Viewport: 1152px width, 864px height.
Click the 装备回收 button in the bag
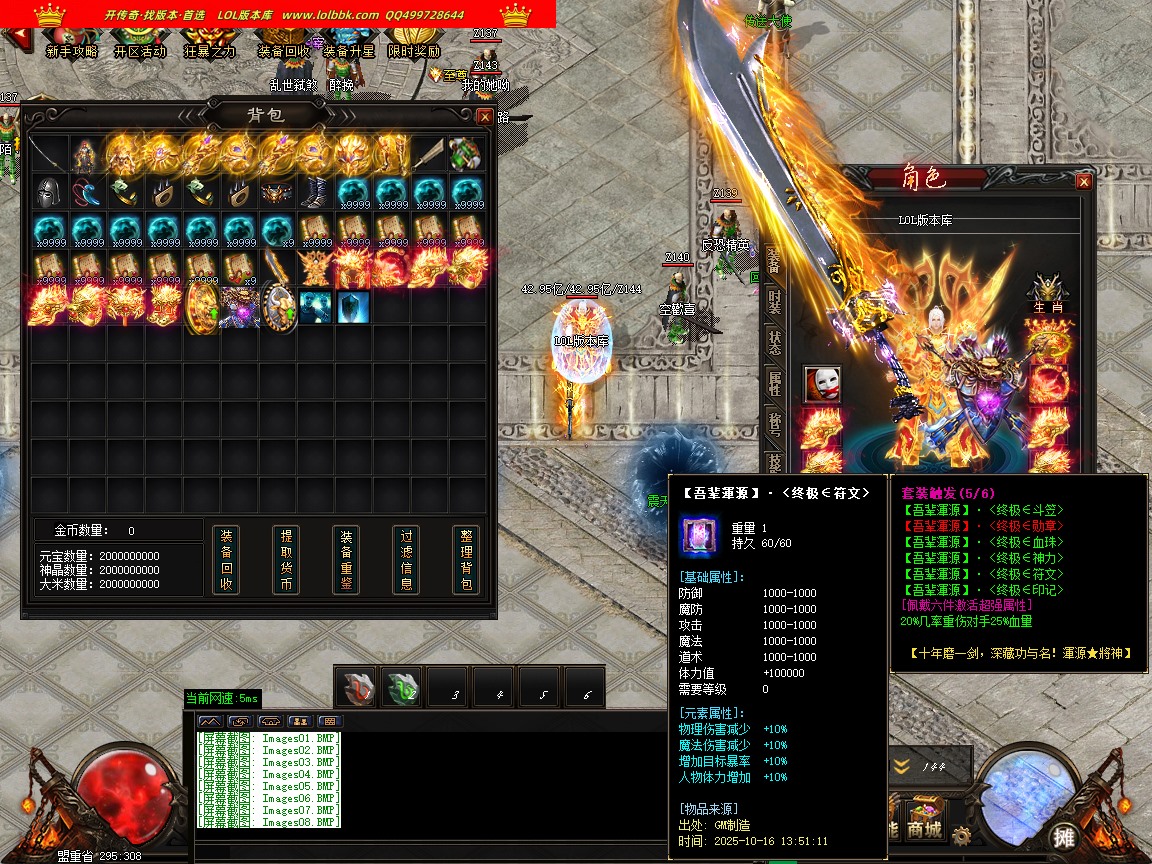[x=227, y=560]
